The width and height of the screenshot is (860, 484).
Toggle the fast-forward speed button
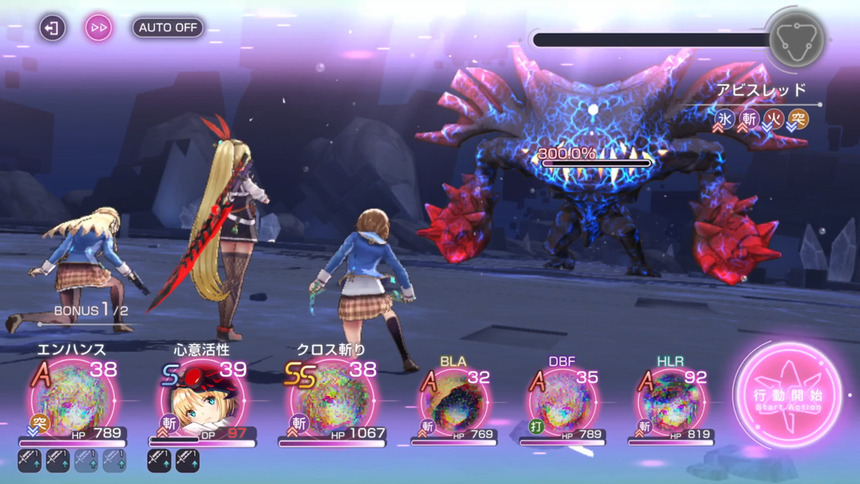pyautogui.click(x=98, y=27)
